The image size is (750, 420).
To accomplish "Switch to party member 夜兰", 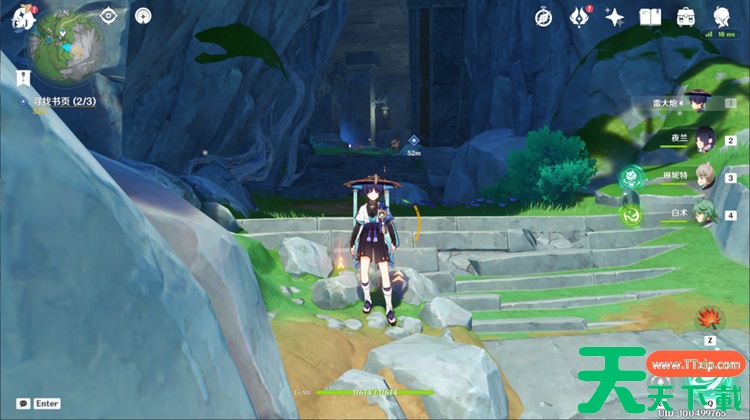I will tap(706, 138).
